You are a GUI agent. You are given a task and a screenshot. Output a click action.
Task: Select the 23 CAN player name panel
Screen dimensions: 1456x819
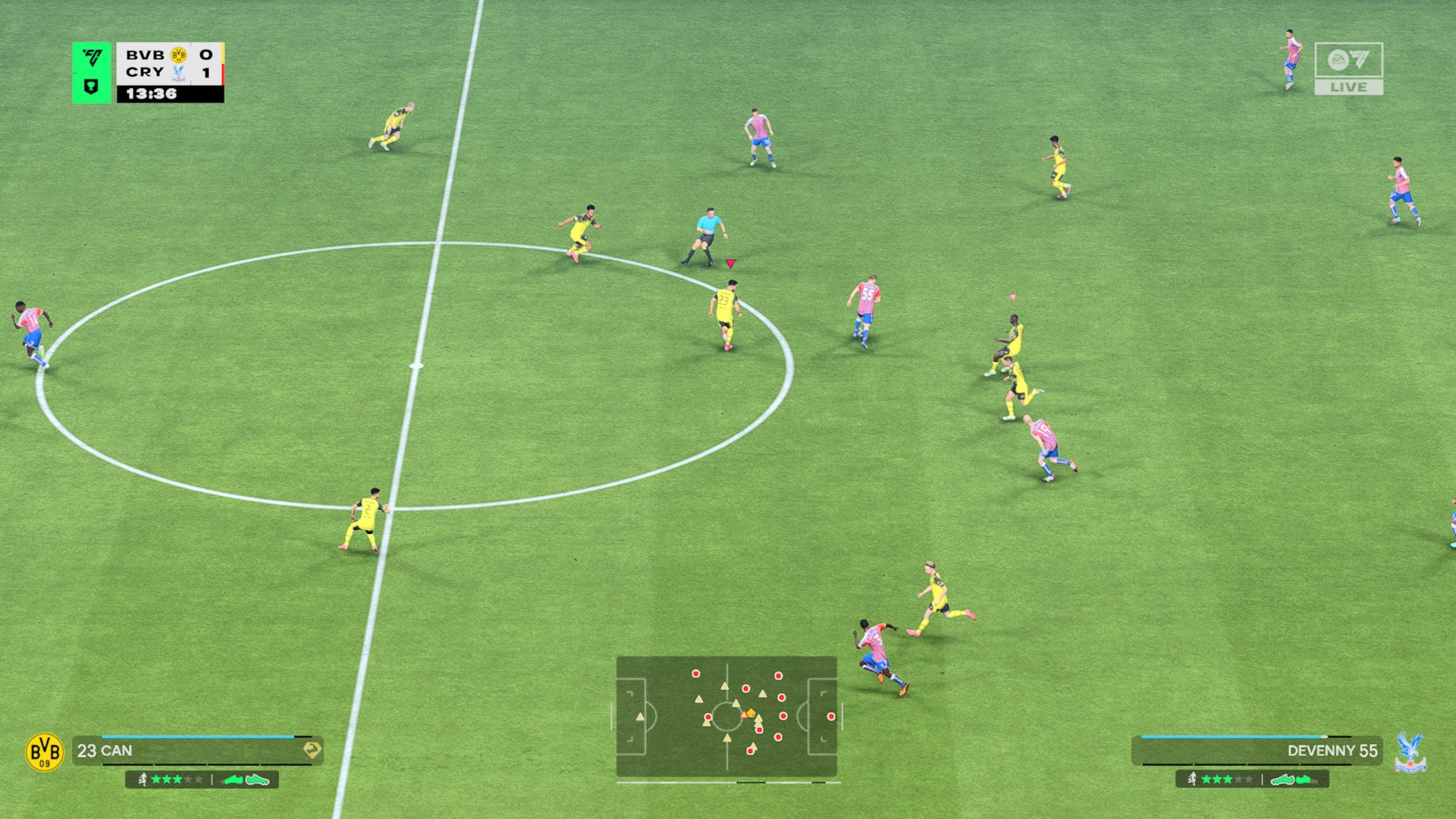pos(197,751)
